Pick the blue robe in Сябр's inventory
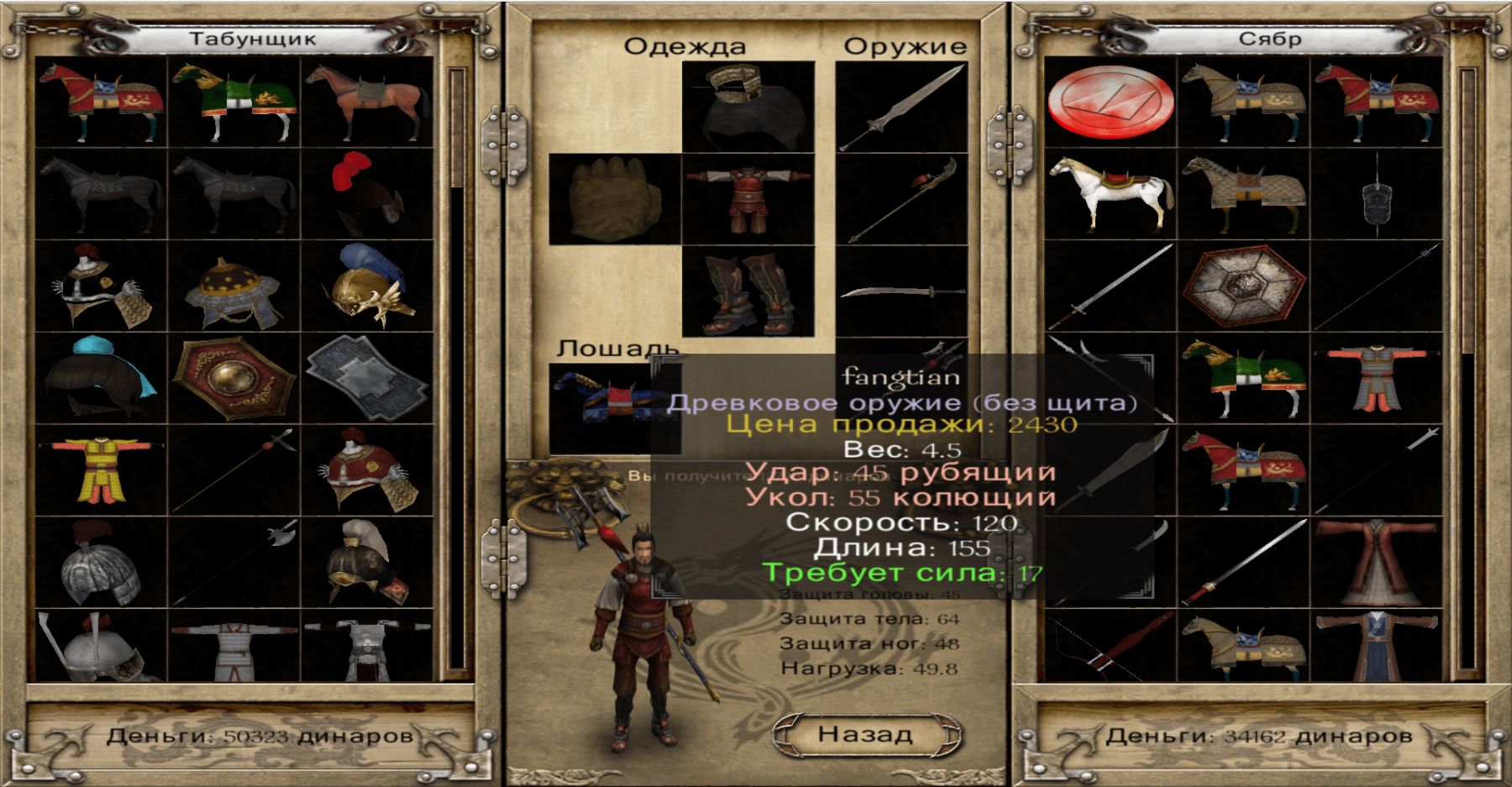 pyautogui.click(x=1376, y=647)
